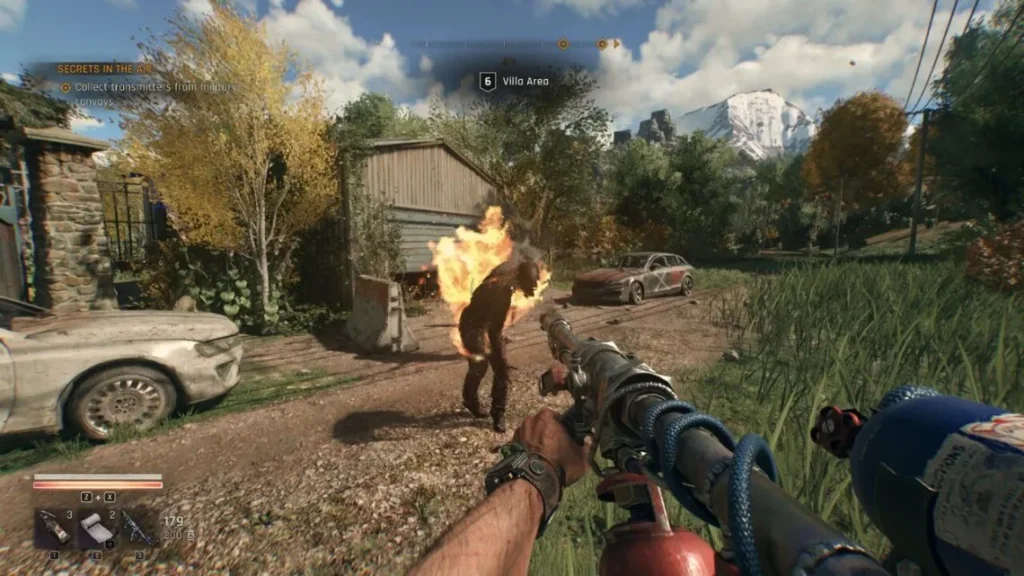
Task: Click the Villa Area level 6 badge
Action: pos(487,81)
